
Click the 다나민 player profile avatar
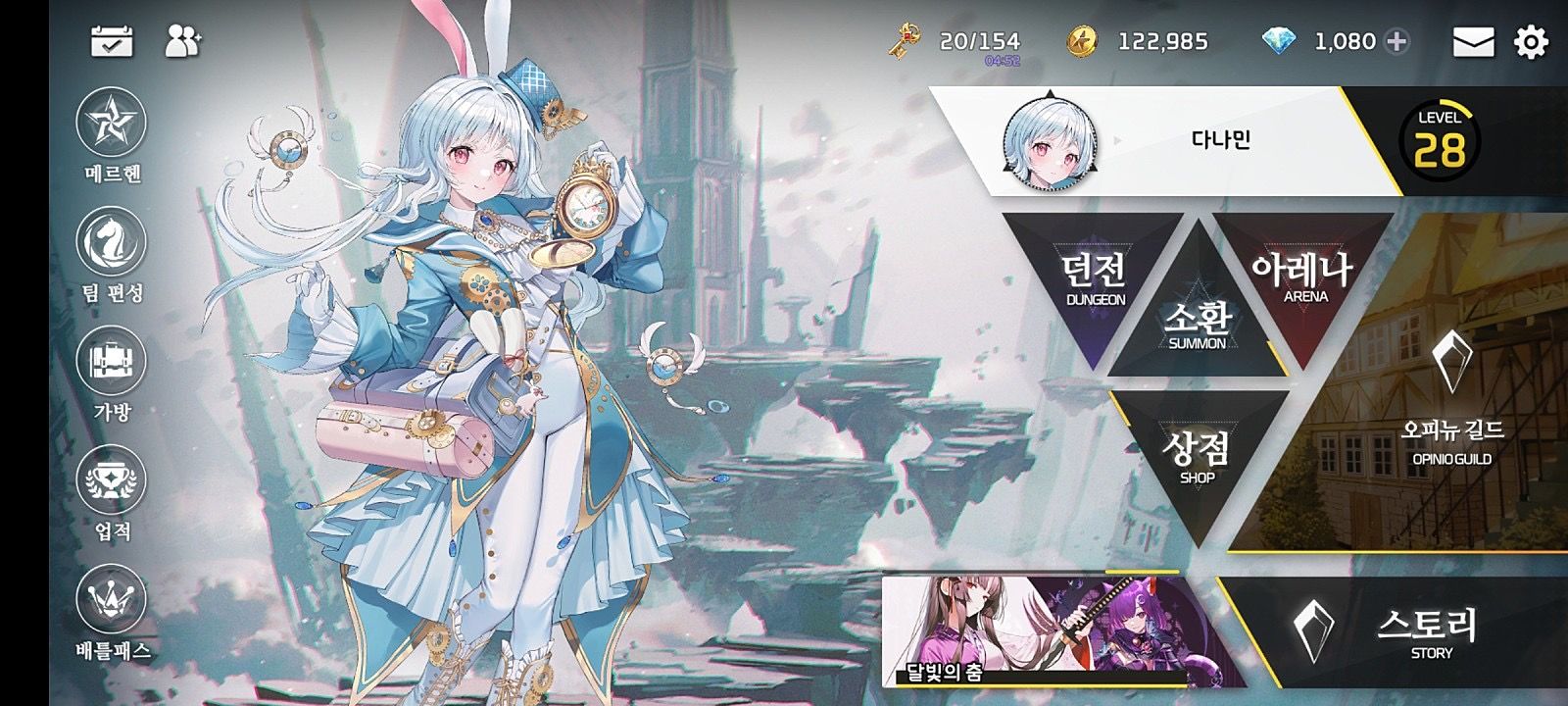(1049, 142)
